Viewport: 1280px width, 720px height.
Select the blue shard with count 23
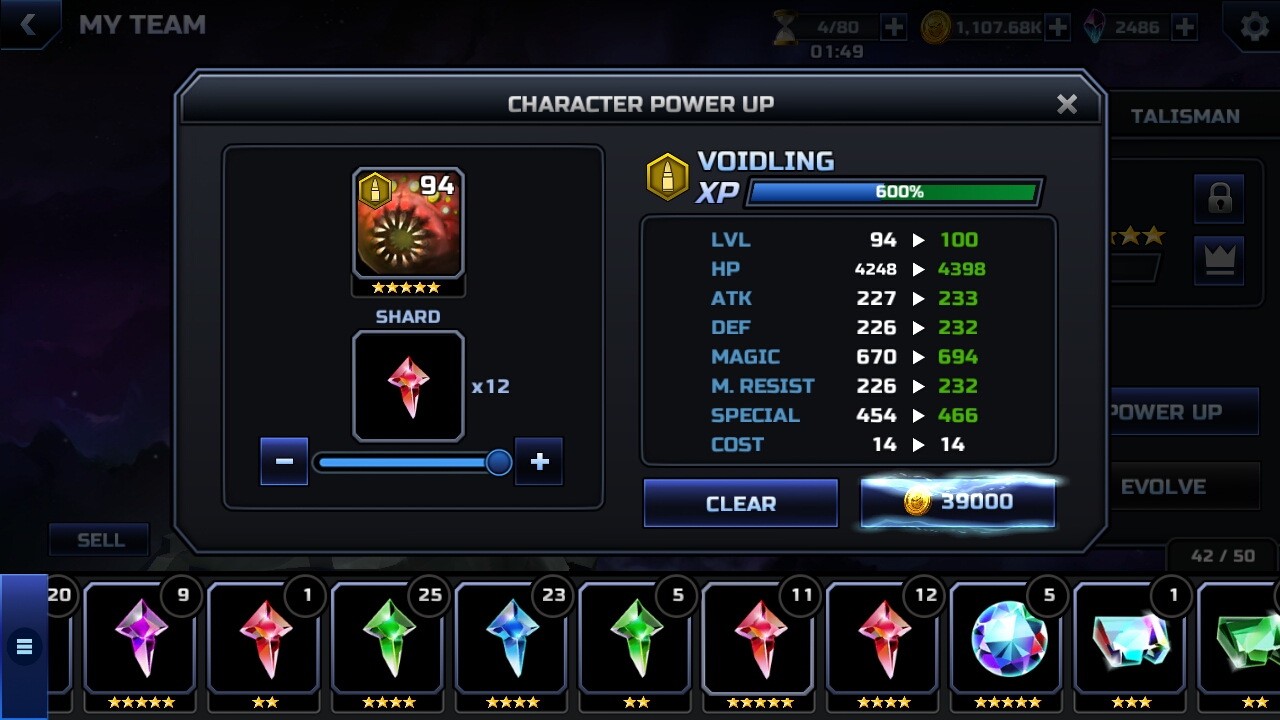tap(513, 638)
